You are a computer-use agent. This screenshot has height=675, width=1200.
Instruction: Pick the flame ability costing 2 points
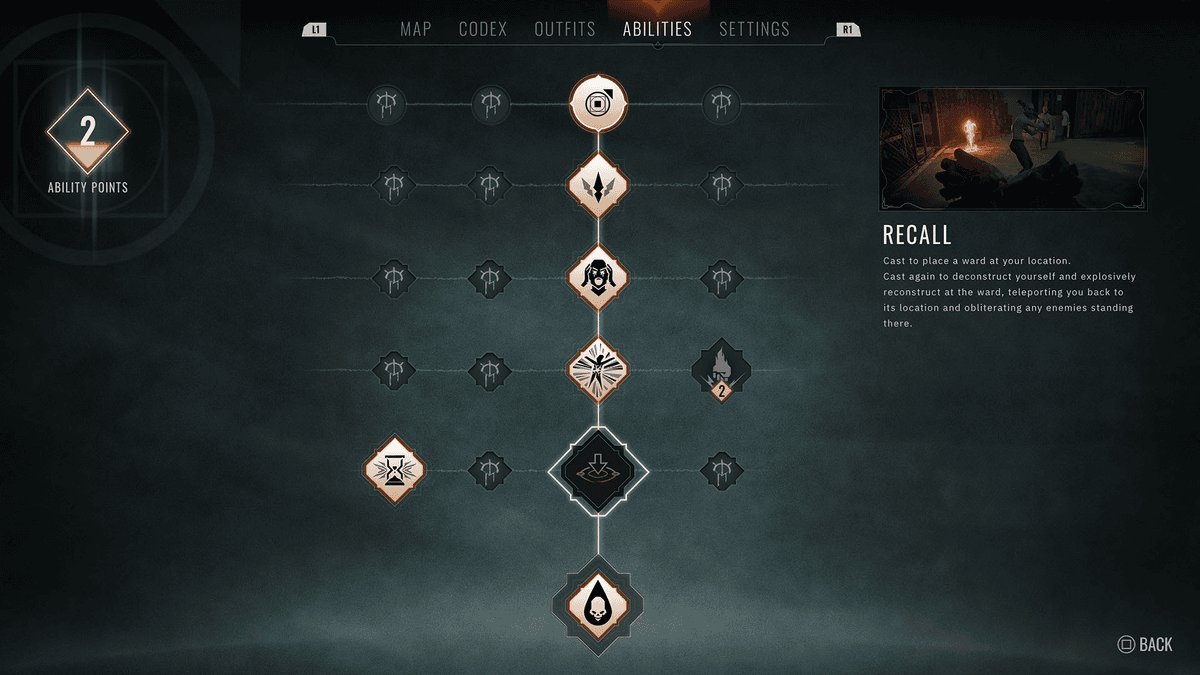coord(720,370)
